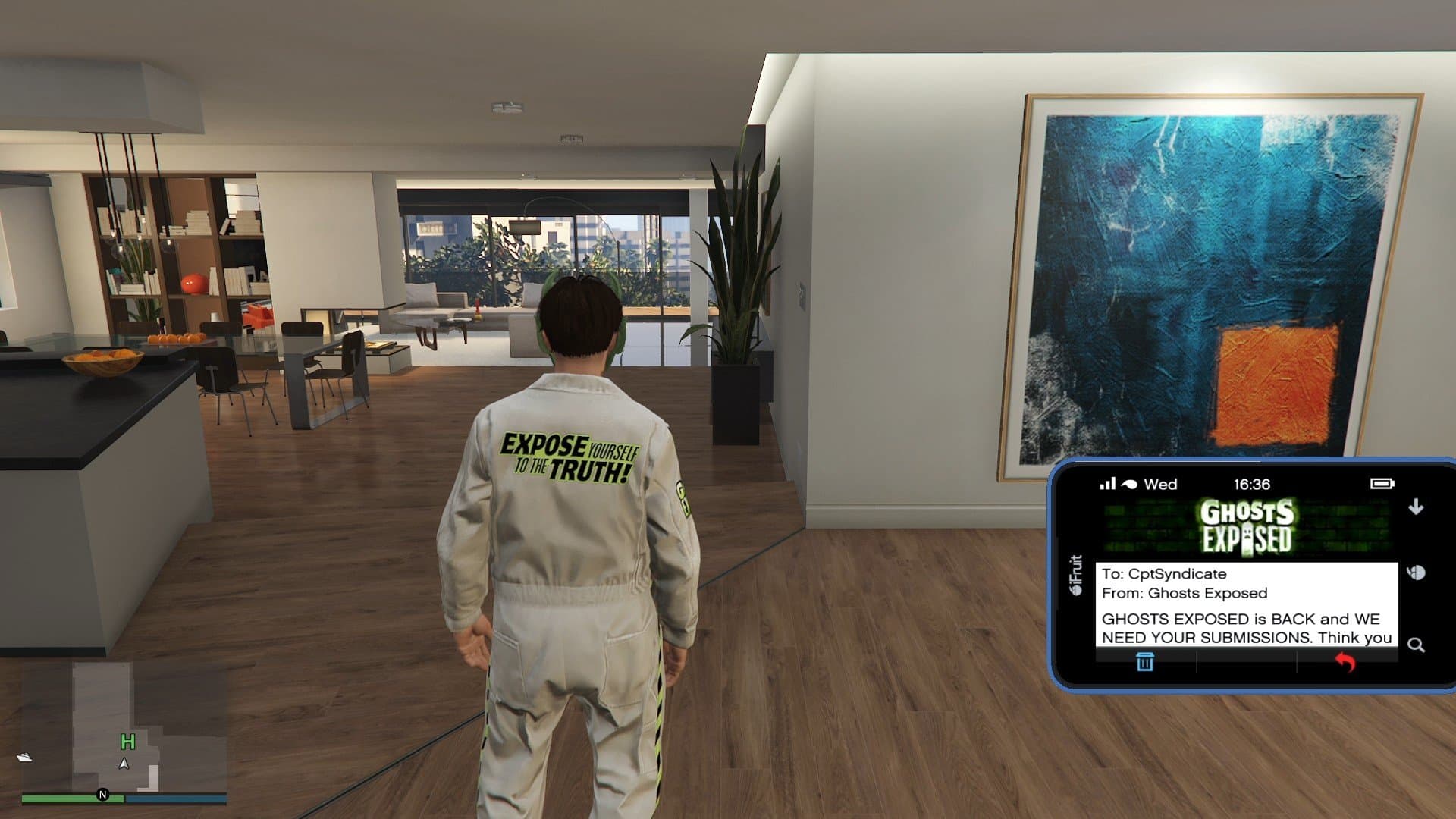
Task: Click the Ghosts Exposed banner in the phone
Action: (x=1247, y=526)
